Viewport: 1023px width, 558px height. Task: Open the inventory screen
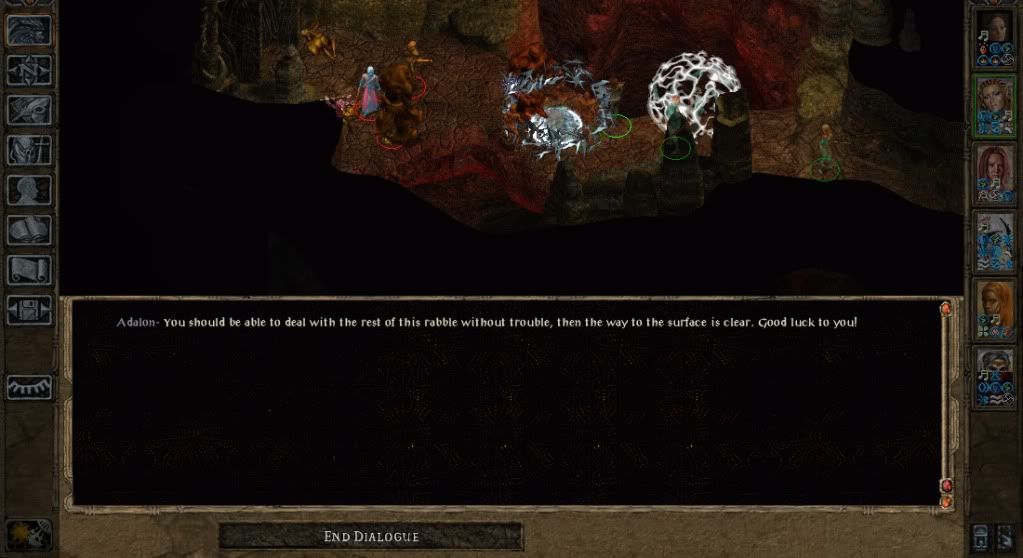point(29,150)
